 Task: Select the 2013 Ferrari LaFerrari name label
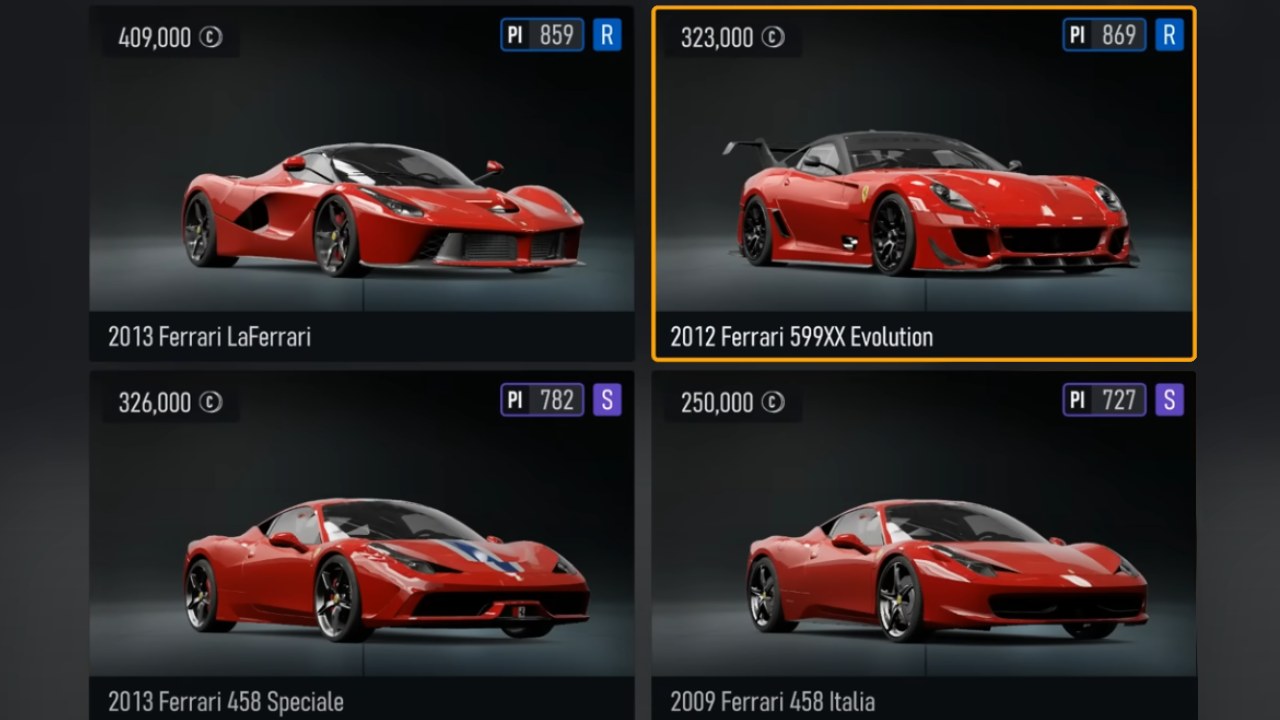point(210,338)
